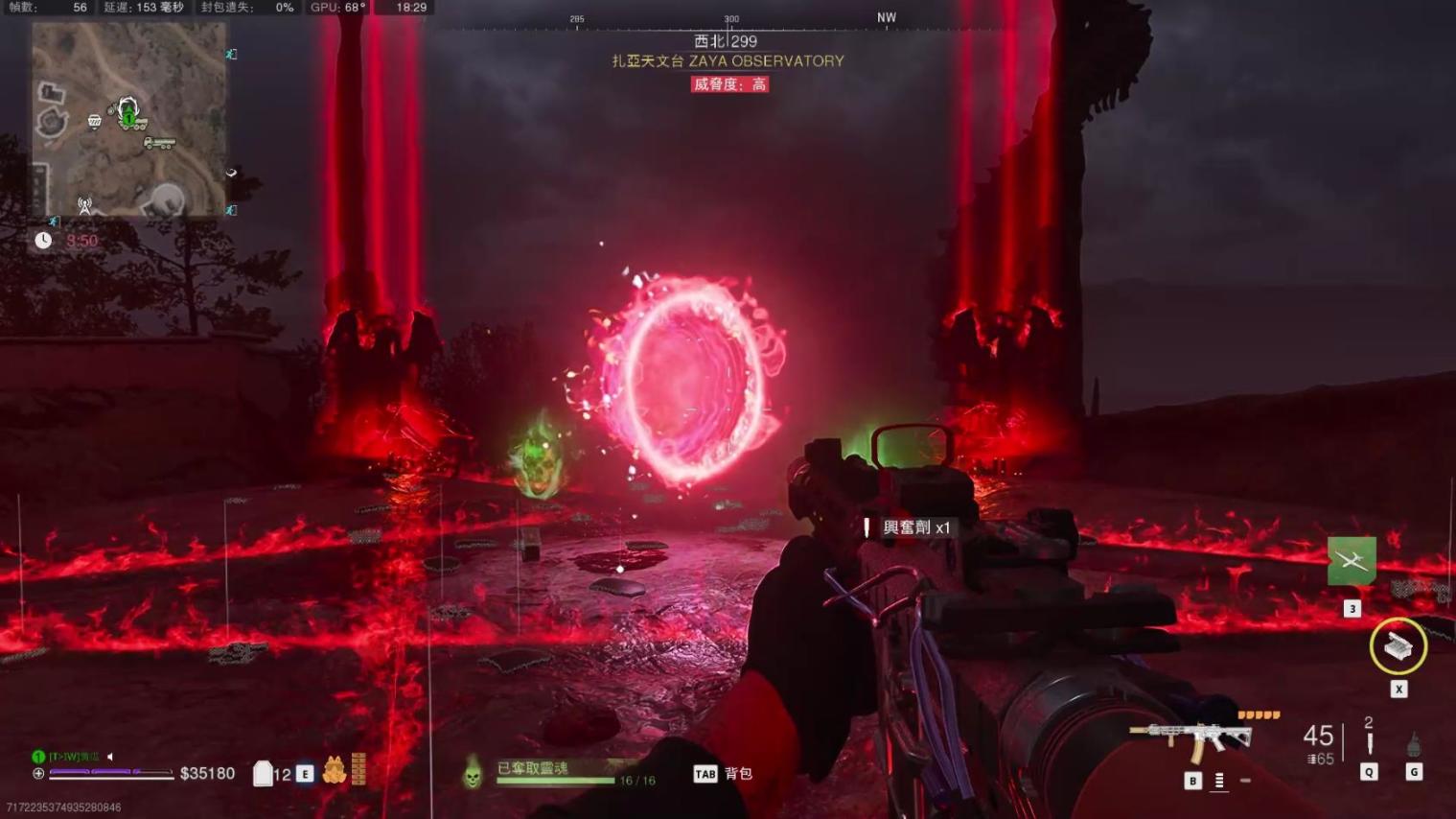This screenshot has width=1456, height=819.
Task: Click the radio tower marker on minimap
Action: click(x=85, y=204)
